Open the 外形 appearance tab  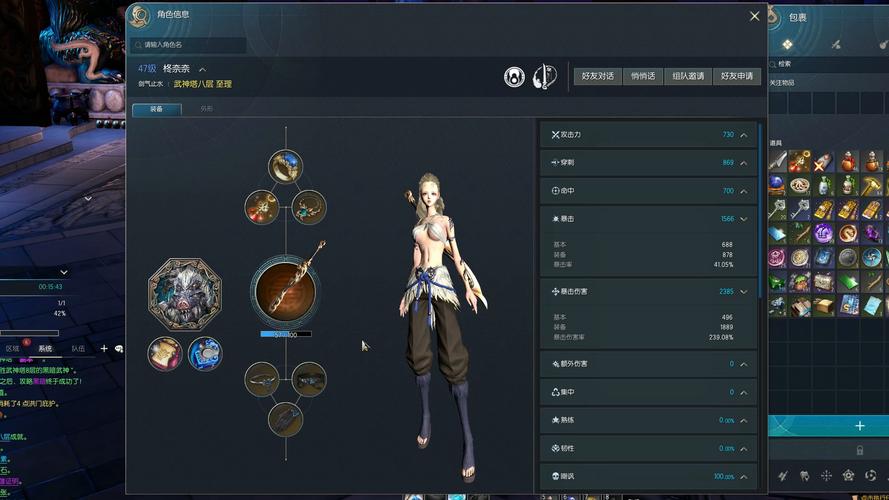pyautogui.click(x=207, y=109)
